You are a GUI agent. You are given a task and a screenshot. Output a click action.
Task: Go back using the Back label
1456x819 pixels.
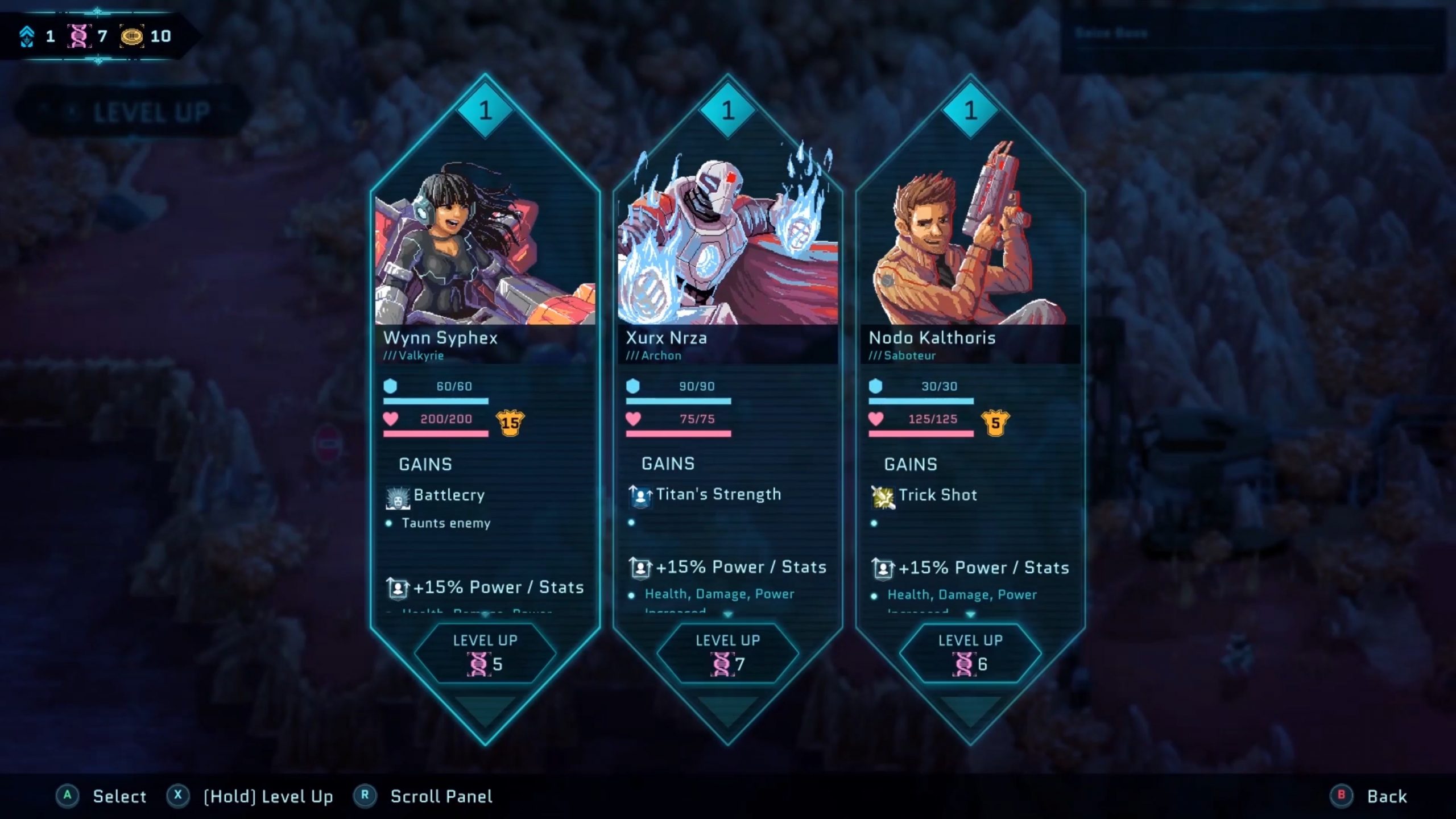[x=1386, y=796]
